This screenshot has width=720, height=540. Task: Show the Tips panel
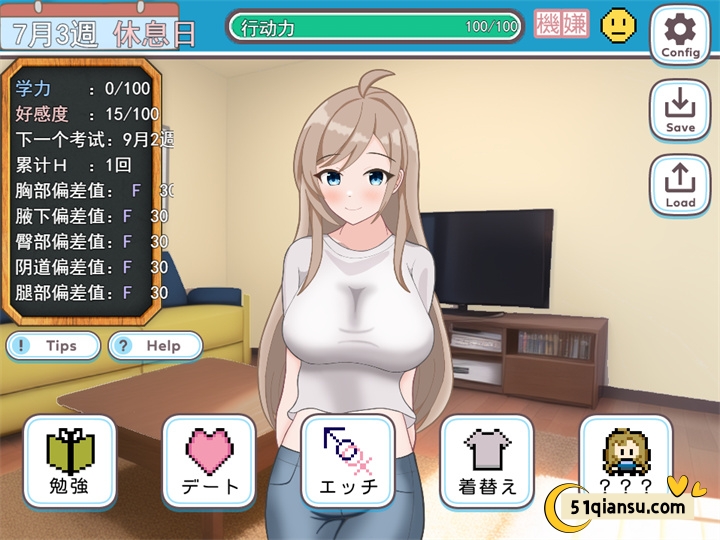[x=54, y=346]
